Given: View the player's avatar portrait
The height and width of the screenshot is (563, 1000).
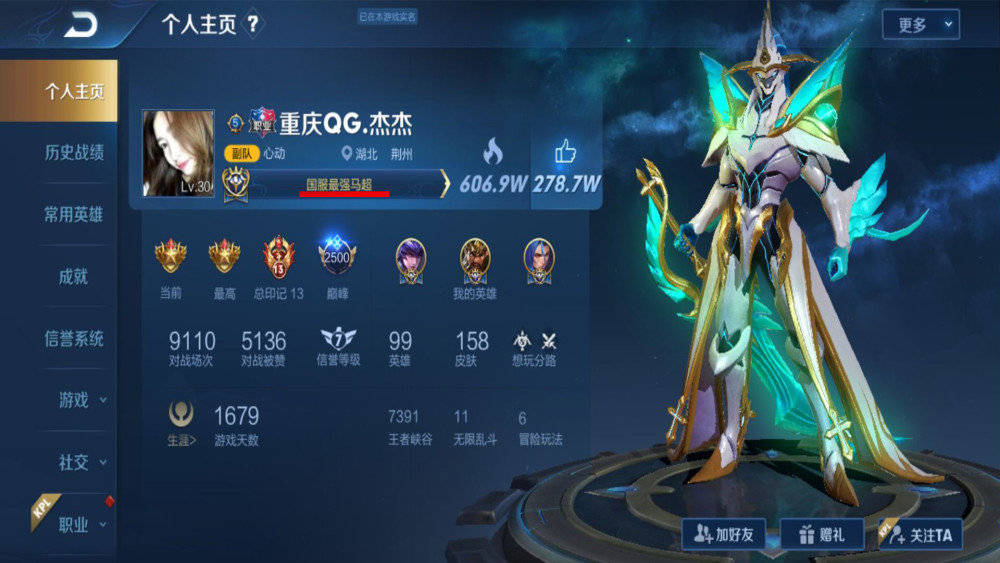Looking at the screenshot, I should coord(178,153).
